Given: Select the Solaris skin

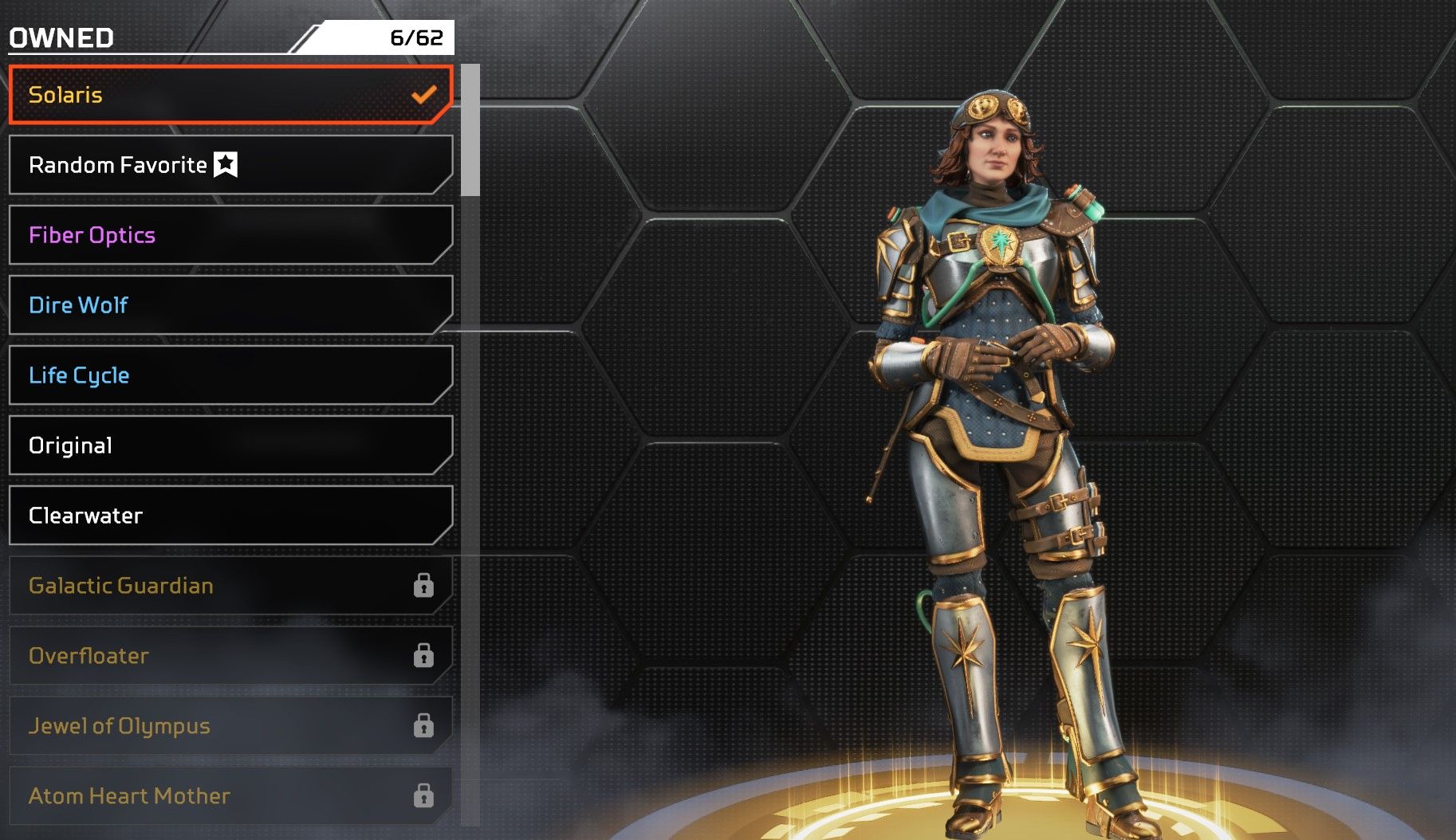Looking at the screenshot, I should click(230, 95).
